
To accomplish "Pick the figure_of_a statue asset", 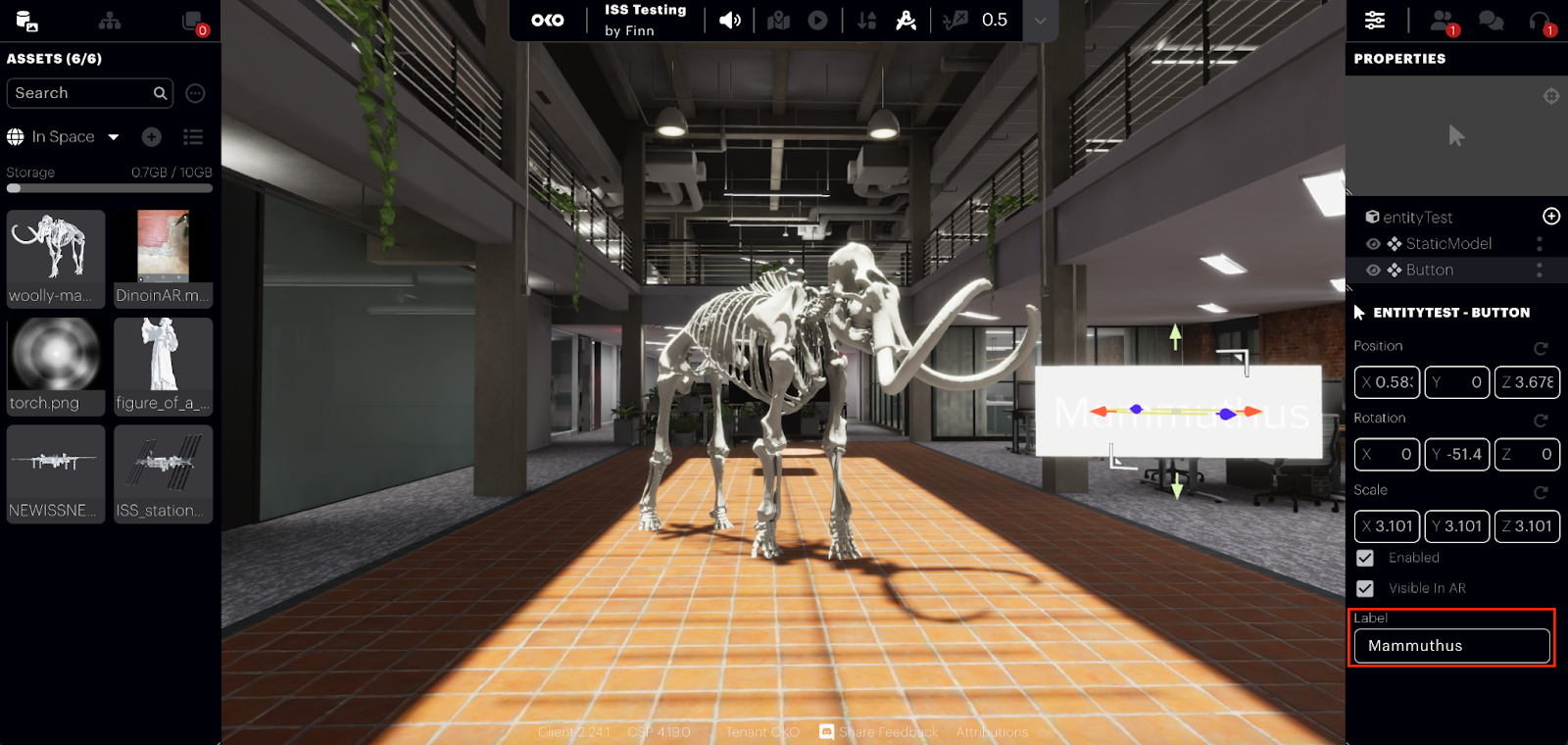I will [163, 366].
